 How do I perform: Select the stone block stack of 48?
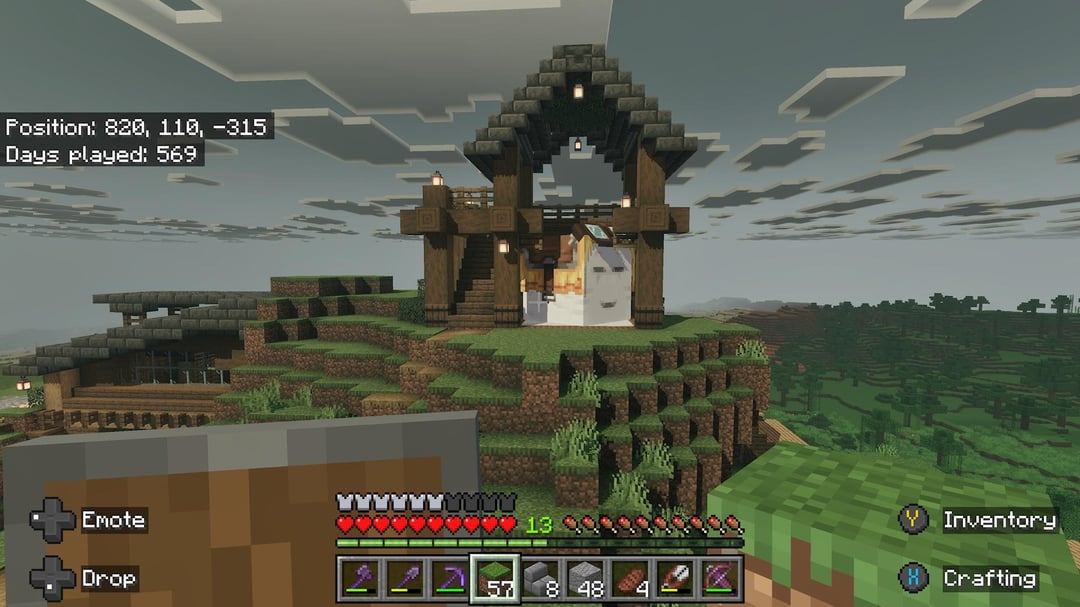[x=587, y=578]
